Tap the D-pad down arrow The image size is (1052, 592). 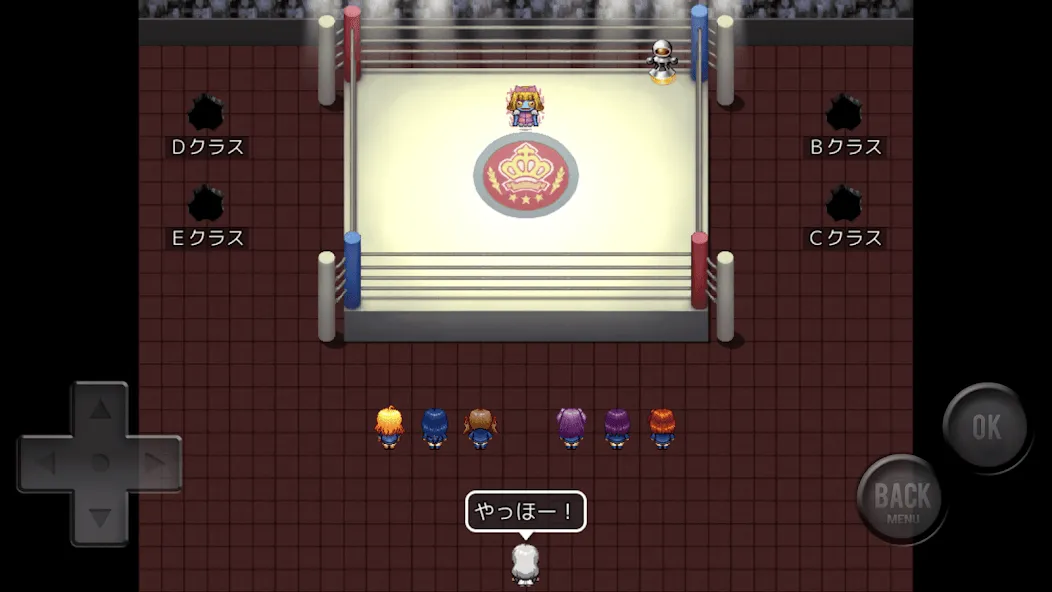[x=100, y=517]
